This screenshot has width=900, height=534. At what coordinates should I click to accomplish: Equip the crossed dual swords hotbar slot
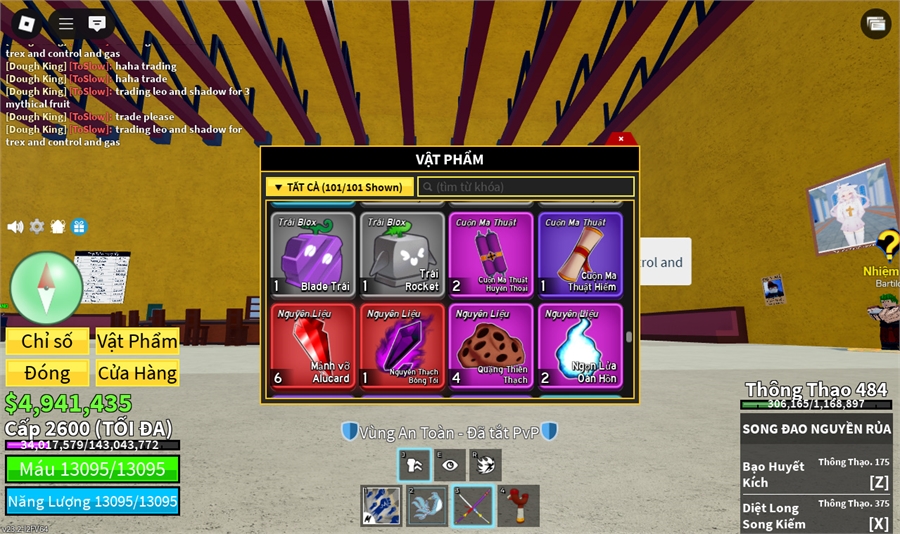tap(472, 506)
